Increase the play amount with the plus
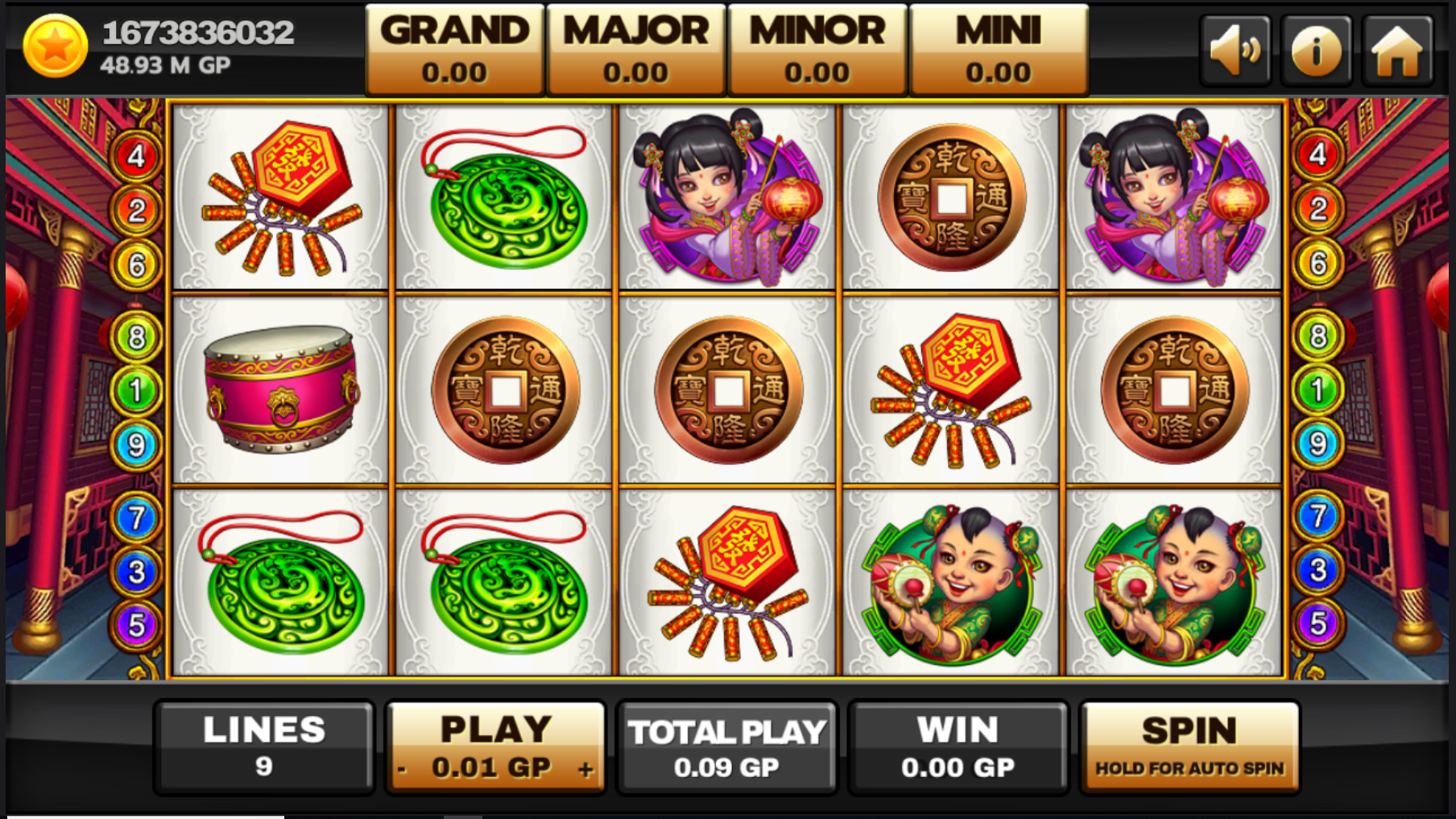 (x=585, y=769)
